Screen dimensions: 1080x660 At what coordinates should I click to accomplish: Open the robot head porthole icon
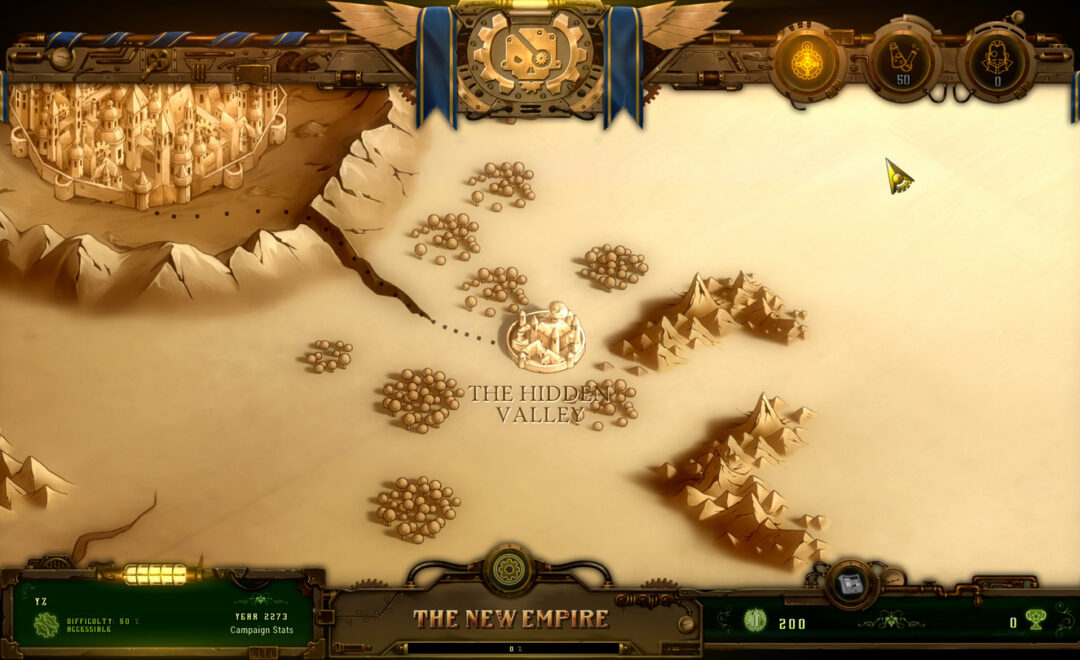996,61
